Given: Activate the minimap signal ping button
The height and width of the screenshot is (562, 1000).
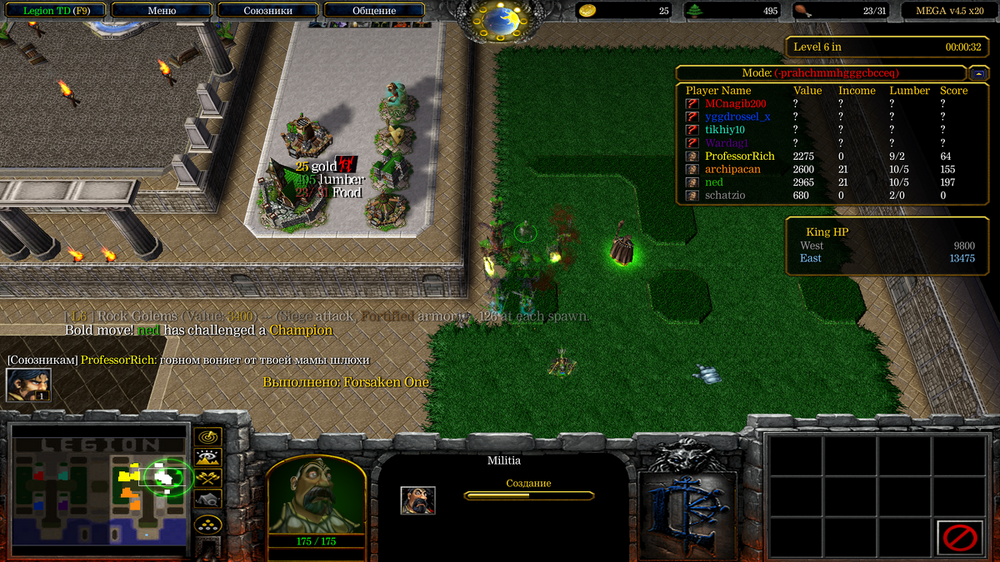Looking at the screenshot, I should 208,437.
